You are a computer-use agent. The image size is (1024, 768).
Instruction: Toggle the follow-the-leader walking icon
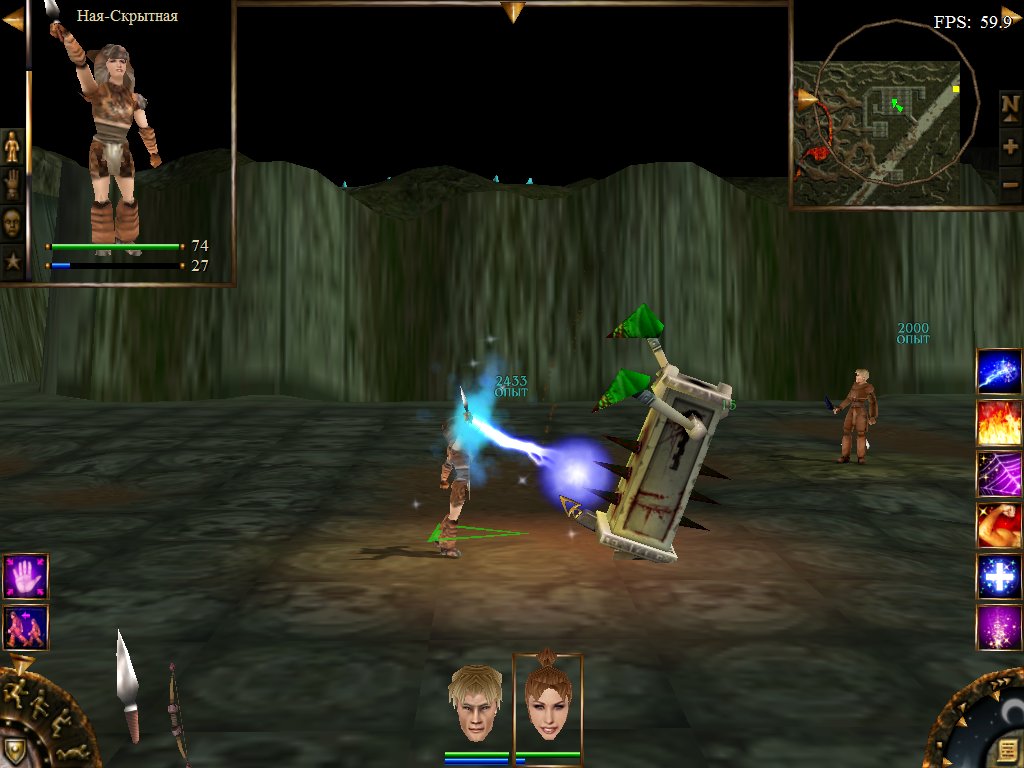(25, 627)
